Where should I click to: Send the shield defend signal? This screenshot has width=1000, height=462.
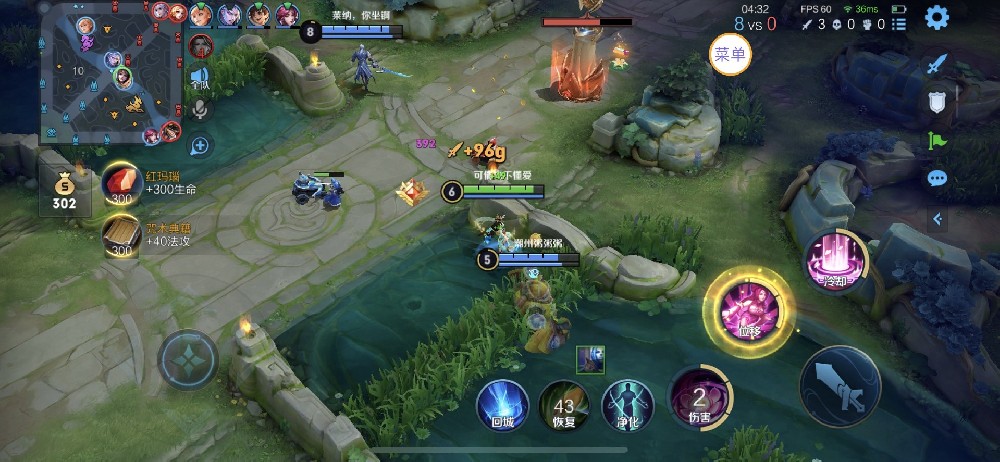point(936,101)
